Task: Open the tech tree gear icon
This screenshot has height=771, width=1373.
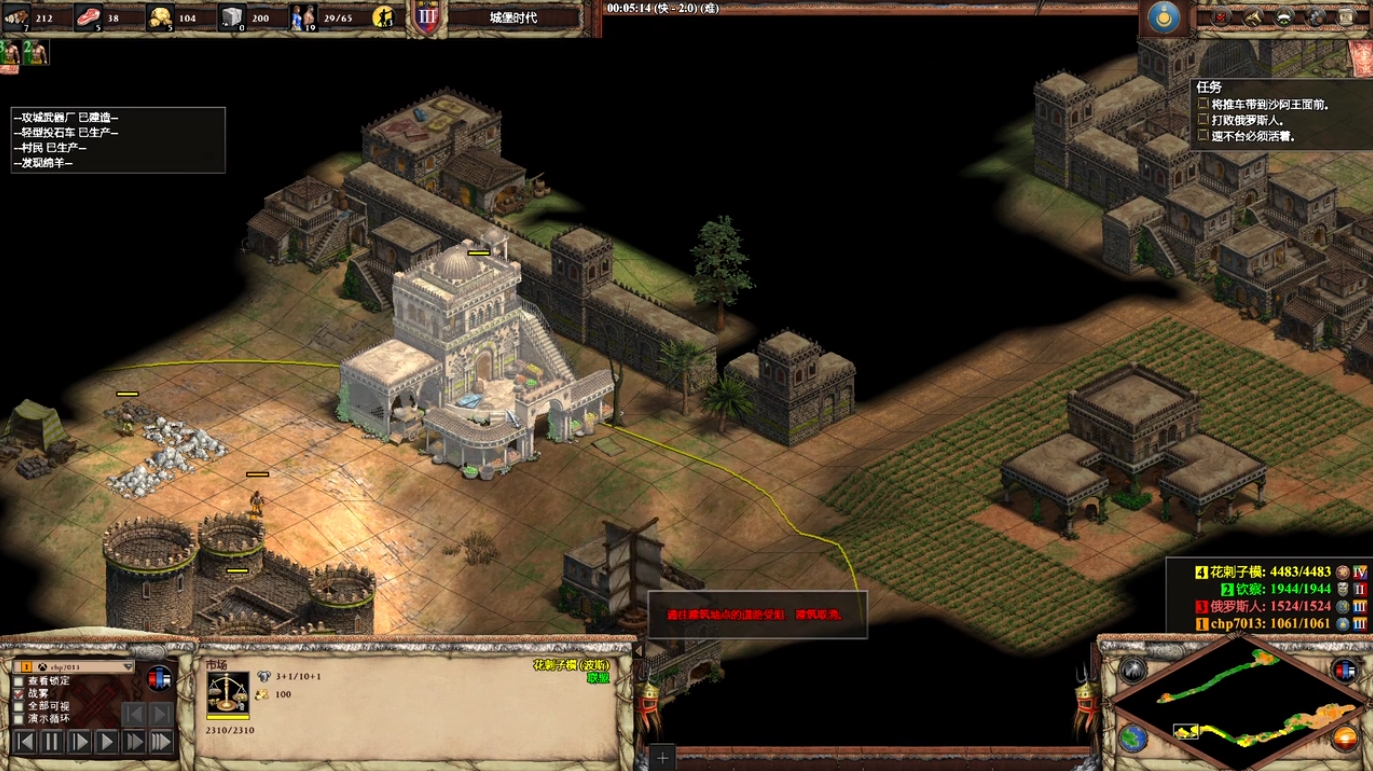Action: [x=1316, y=17]
